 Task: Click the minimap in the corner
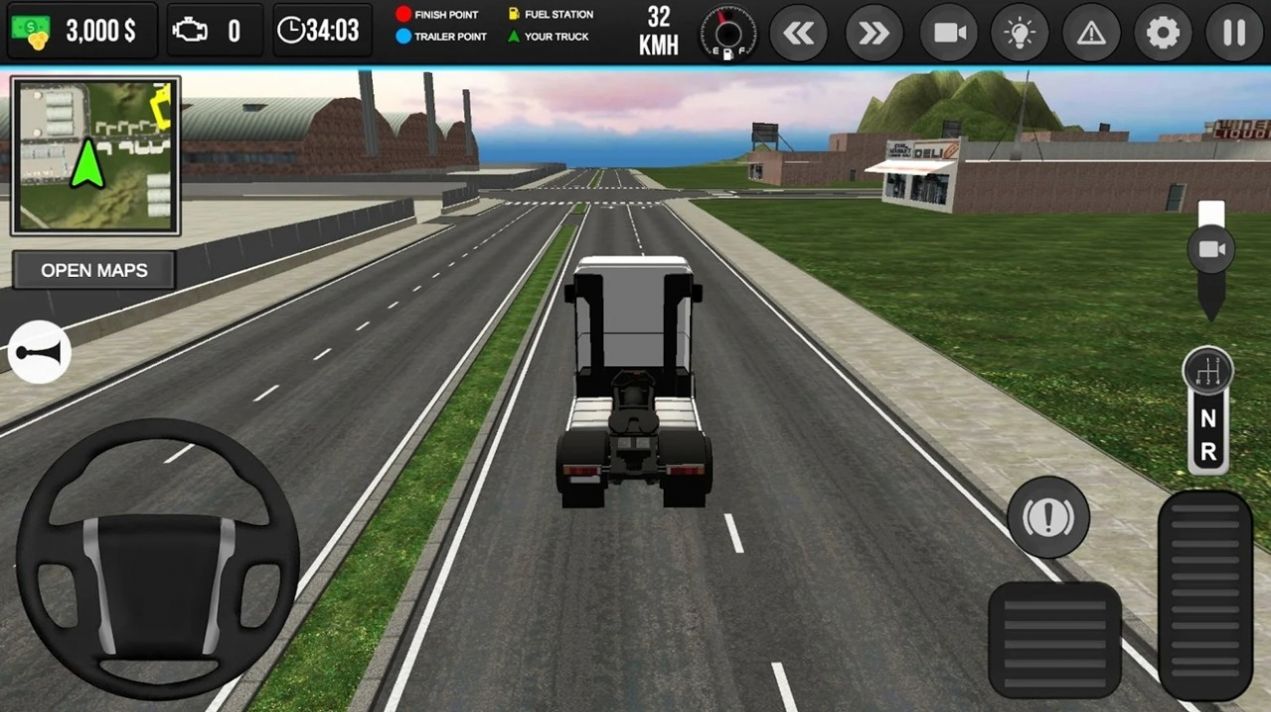pos(95,156)
